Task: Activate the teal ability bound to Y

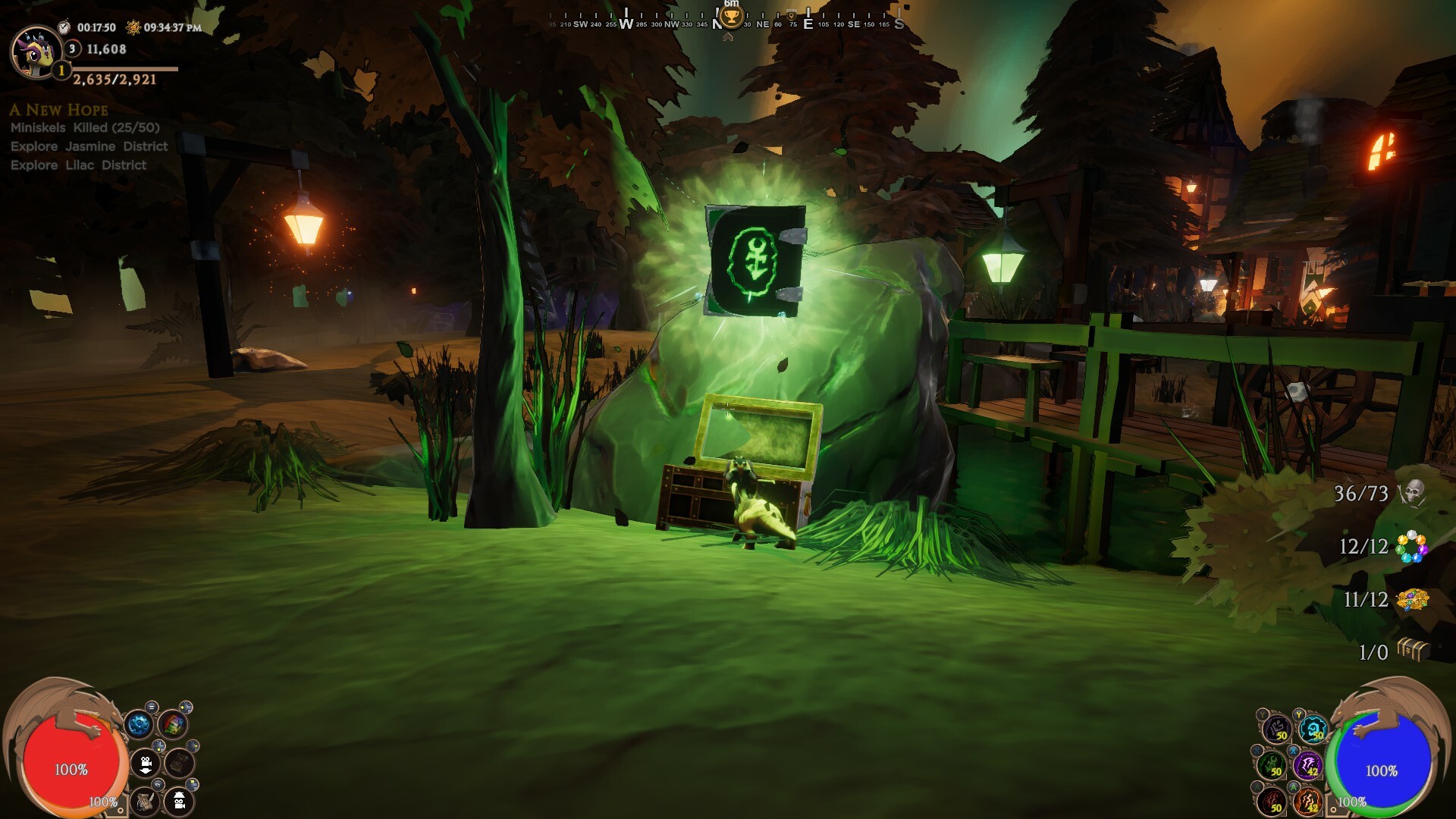Action: click(x=1312, y=728)
